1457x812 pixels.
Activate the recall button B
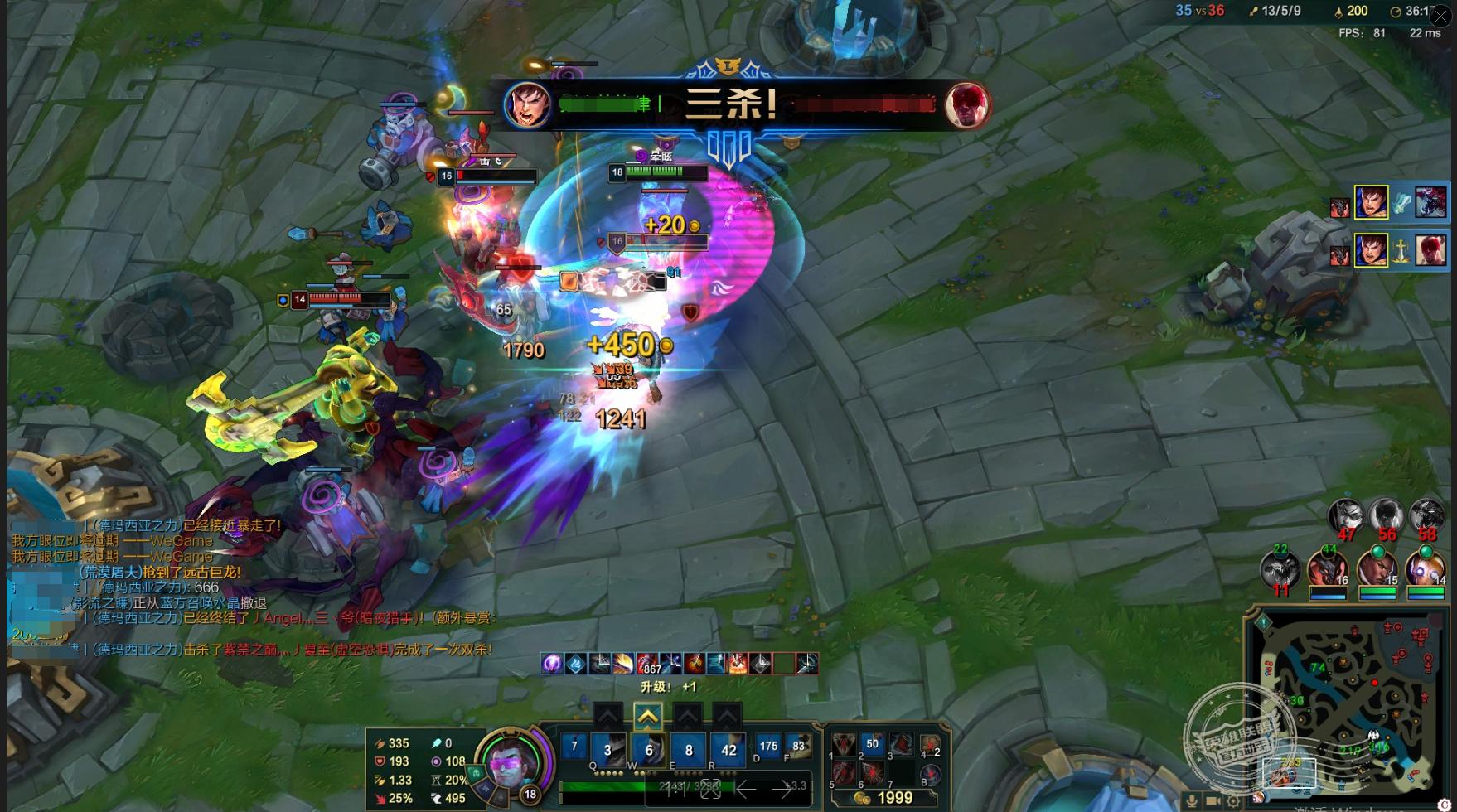tap(930, 775)
